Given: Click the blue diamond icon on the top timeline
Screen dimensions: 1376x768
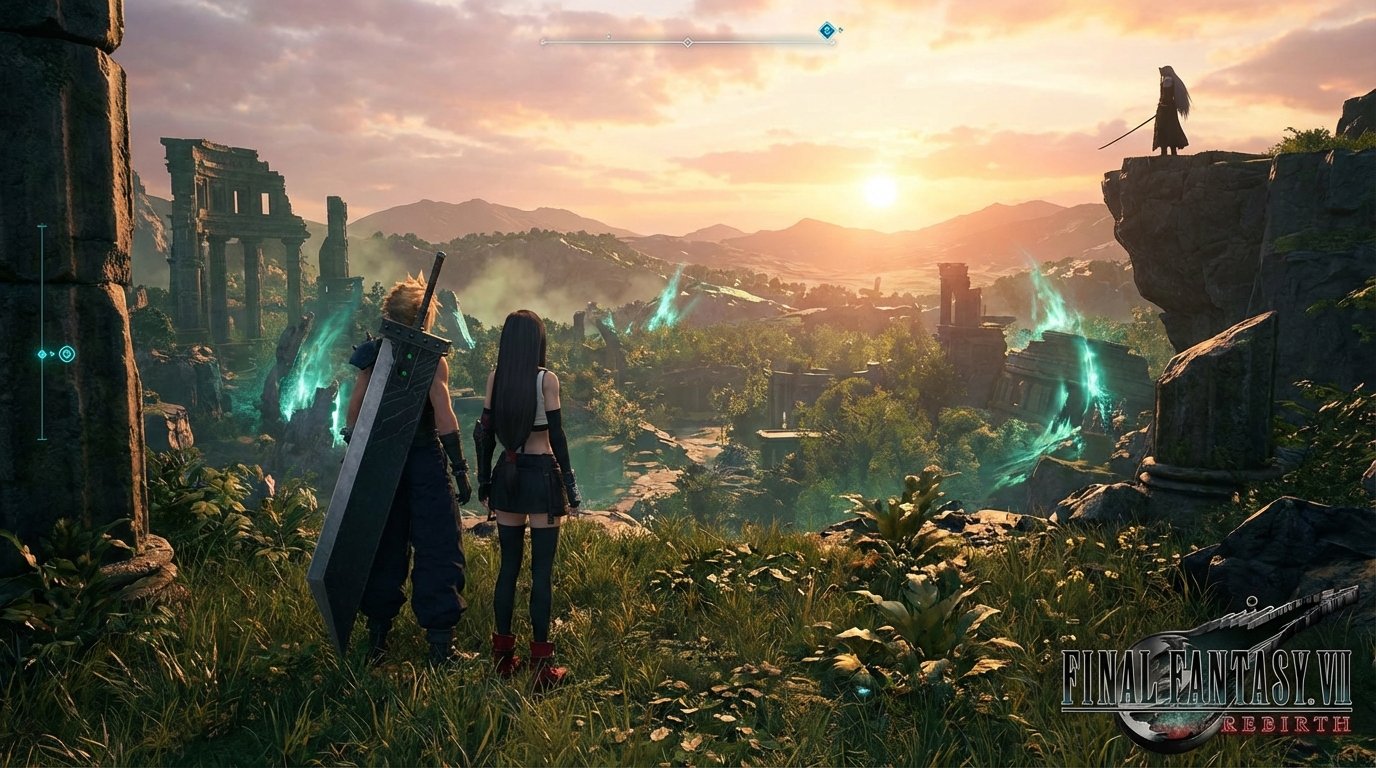Looking at the screenshot, I should tap(826, 29).
